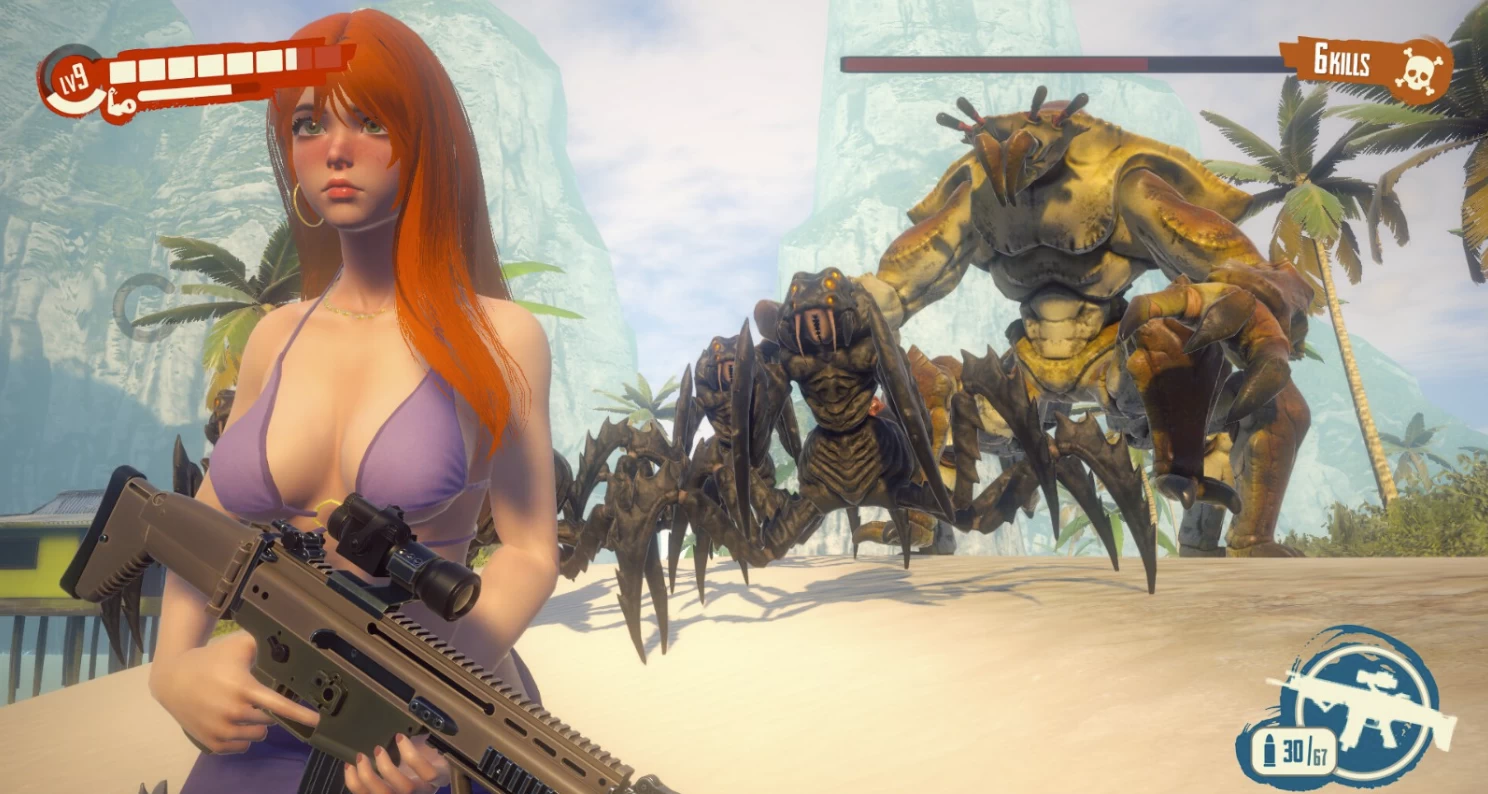Viewport: 1488px width, 794px height.
Task: Click the skull and crossbones kills icon
Action: tap(1421, 70)
